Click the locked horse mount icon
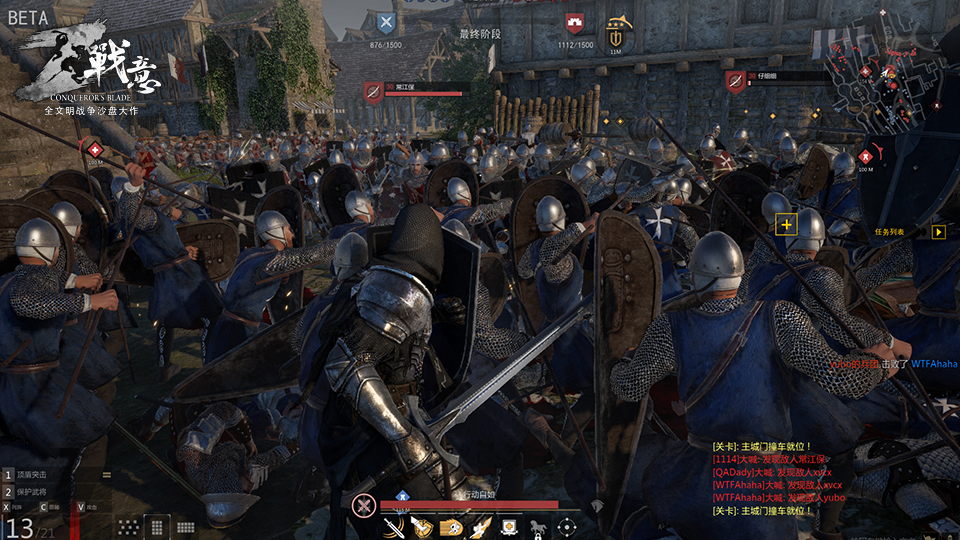 538,526
